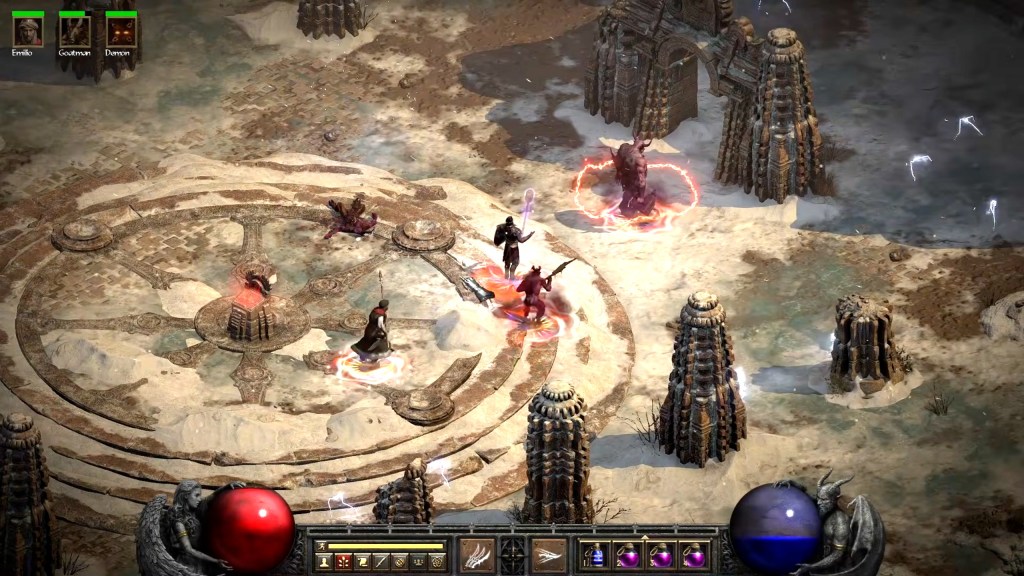The height and width of the screenshot is (576, 1024).
Task: Open the character sheet silhouette button
Action: tap(324, 562)
